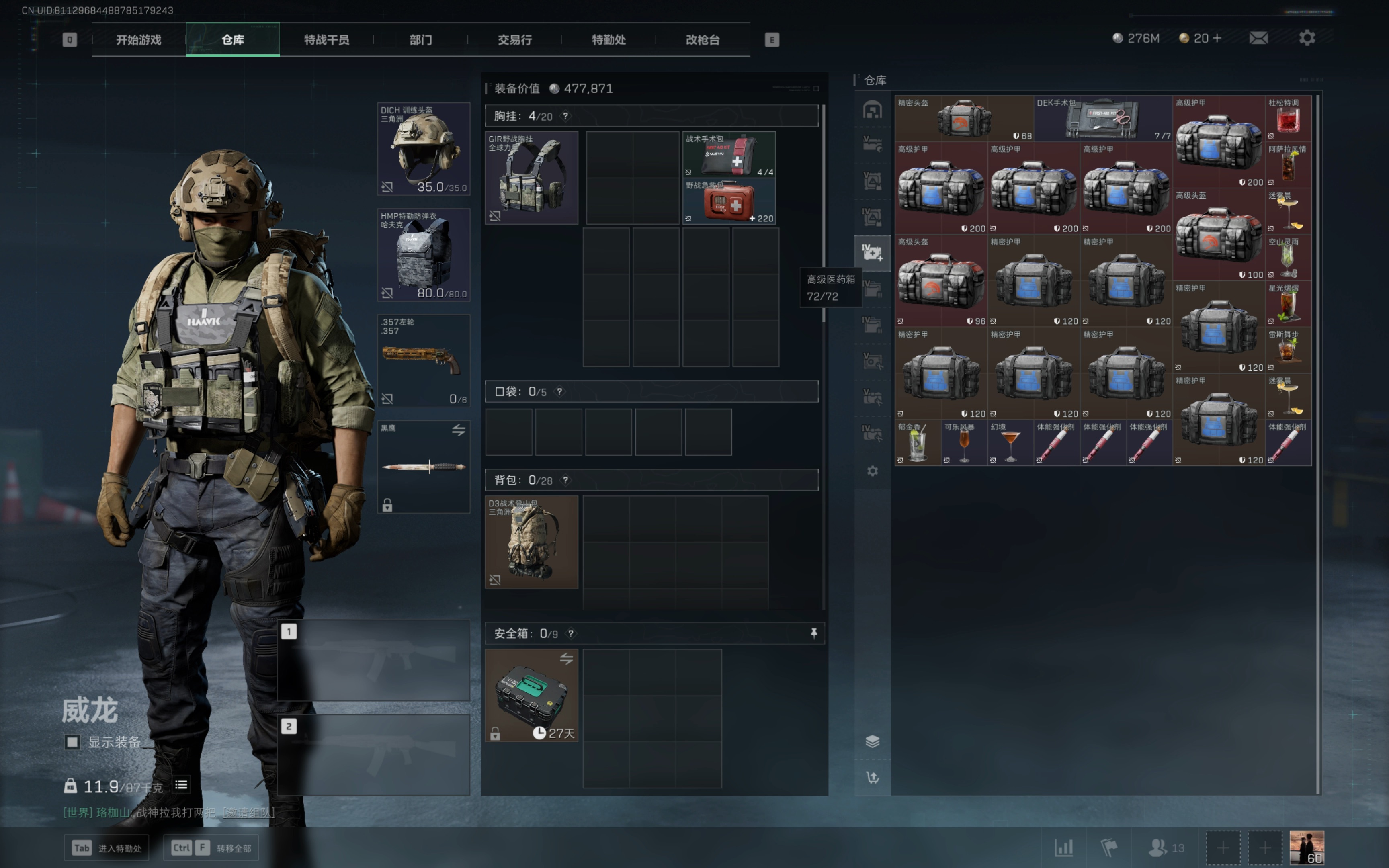Open settings with the gear icon
Viewport: 1389px width, 868px height.
pyautogui.click(x=1307, y=38)
